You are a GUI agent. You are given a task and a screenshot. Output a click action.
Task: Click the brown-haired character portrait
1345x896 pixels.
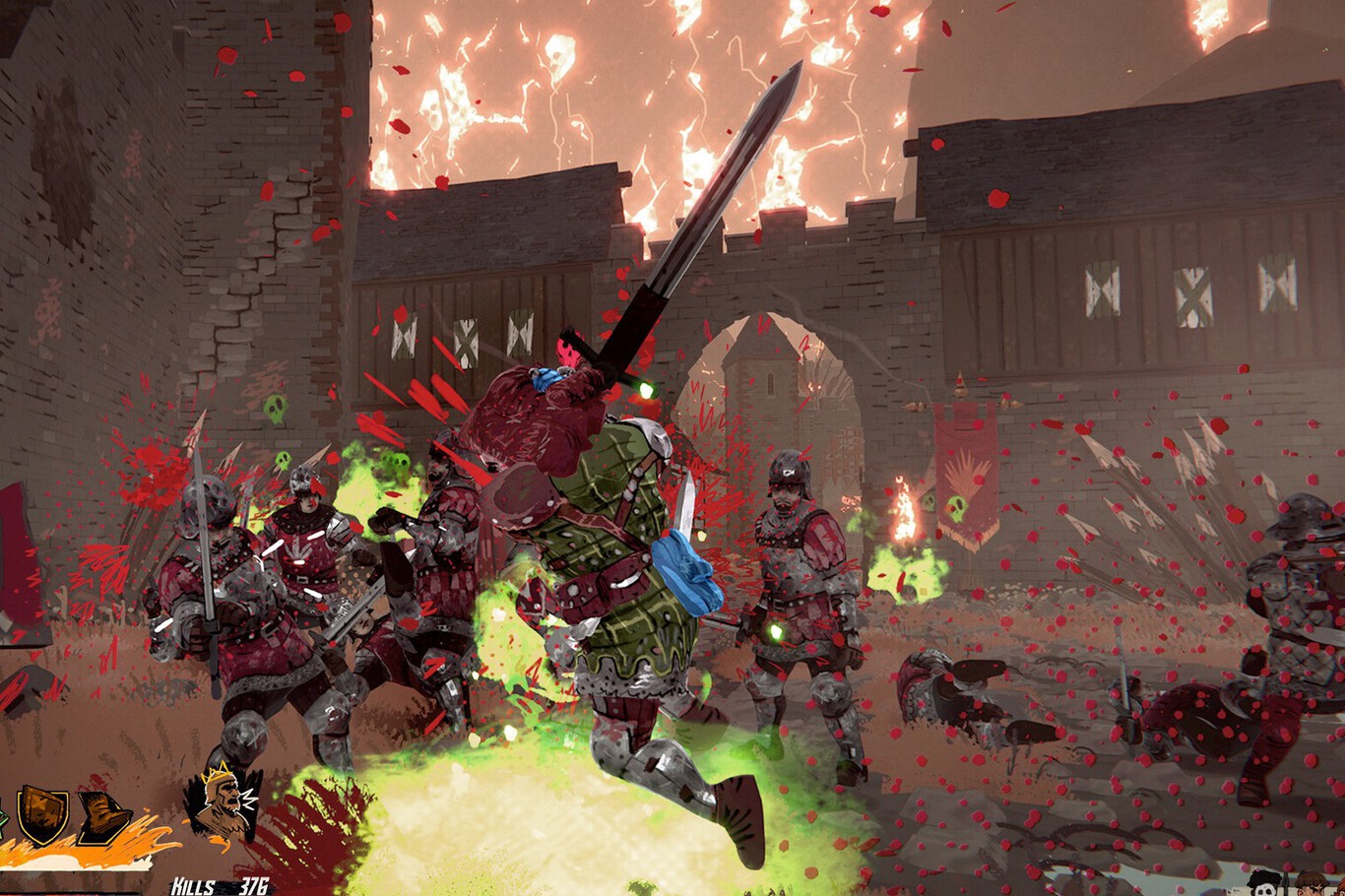[1310, 884]
